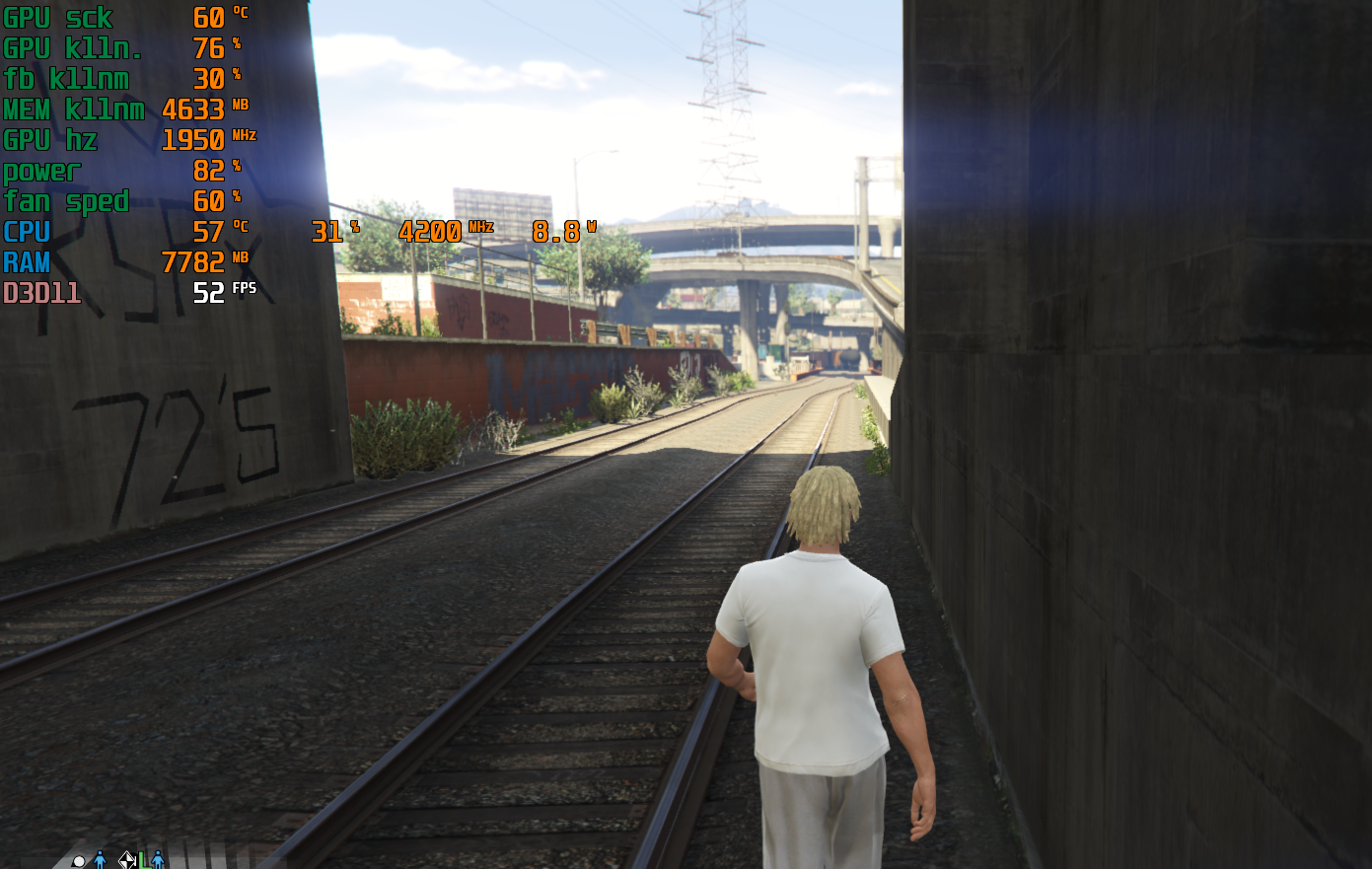The width and height of the screenshot is (1372, 869).
Task: Select the white circle blip on the minimap
Action: [x=79, y=861]
